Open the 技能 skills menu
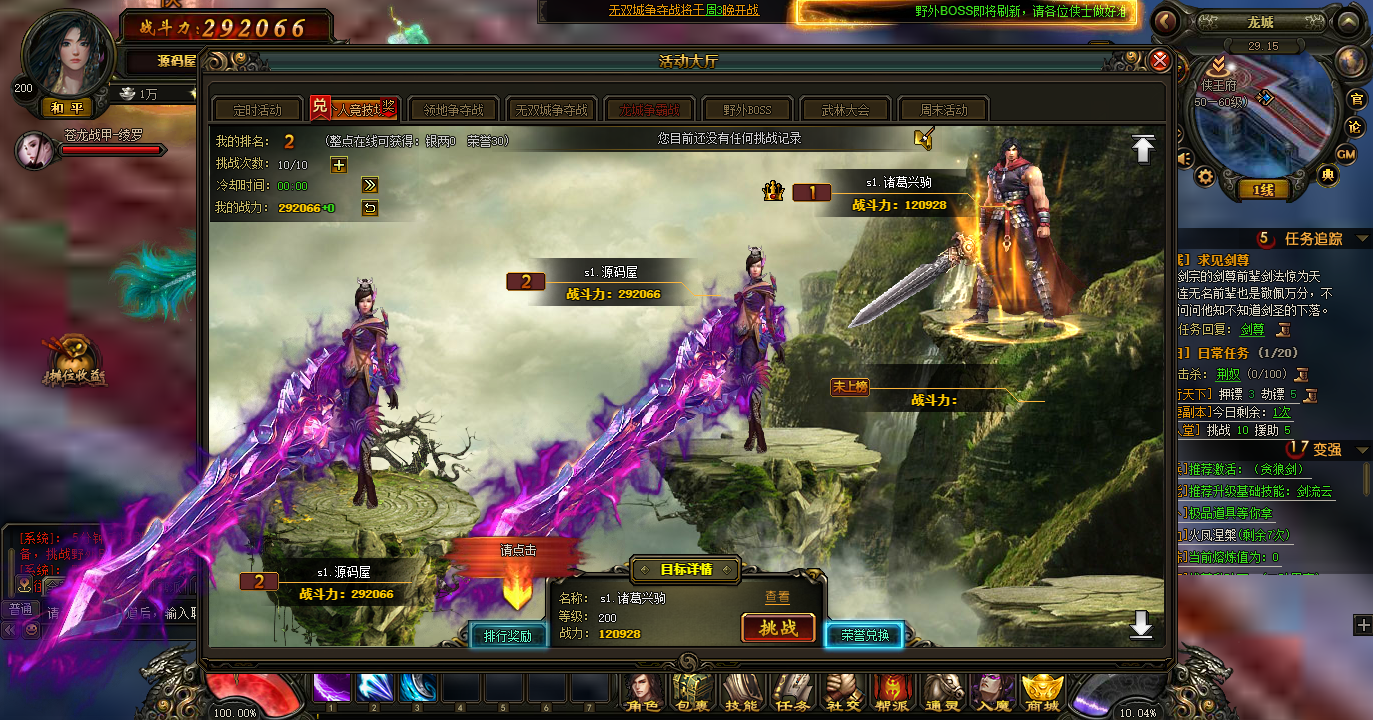1373x720 pixels. (741, 693)
